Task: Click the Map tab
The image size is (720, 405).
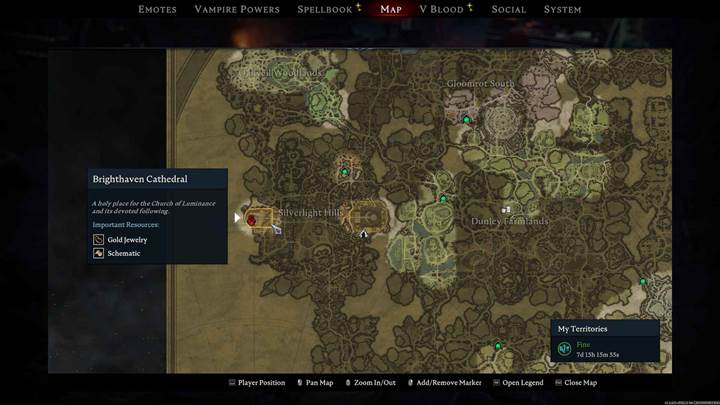Action: (x=391, y=10)
